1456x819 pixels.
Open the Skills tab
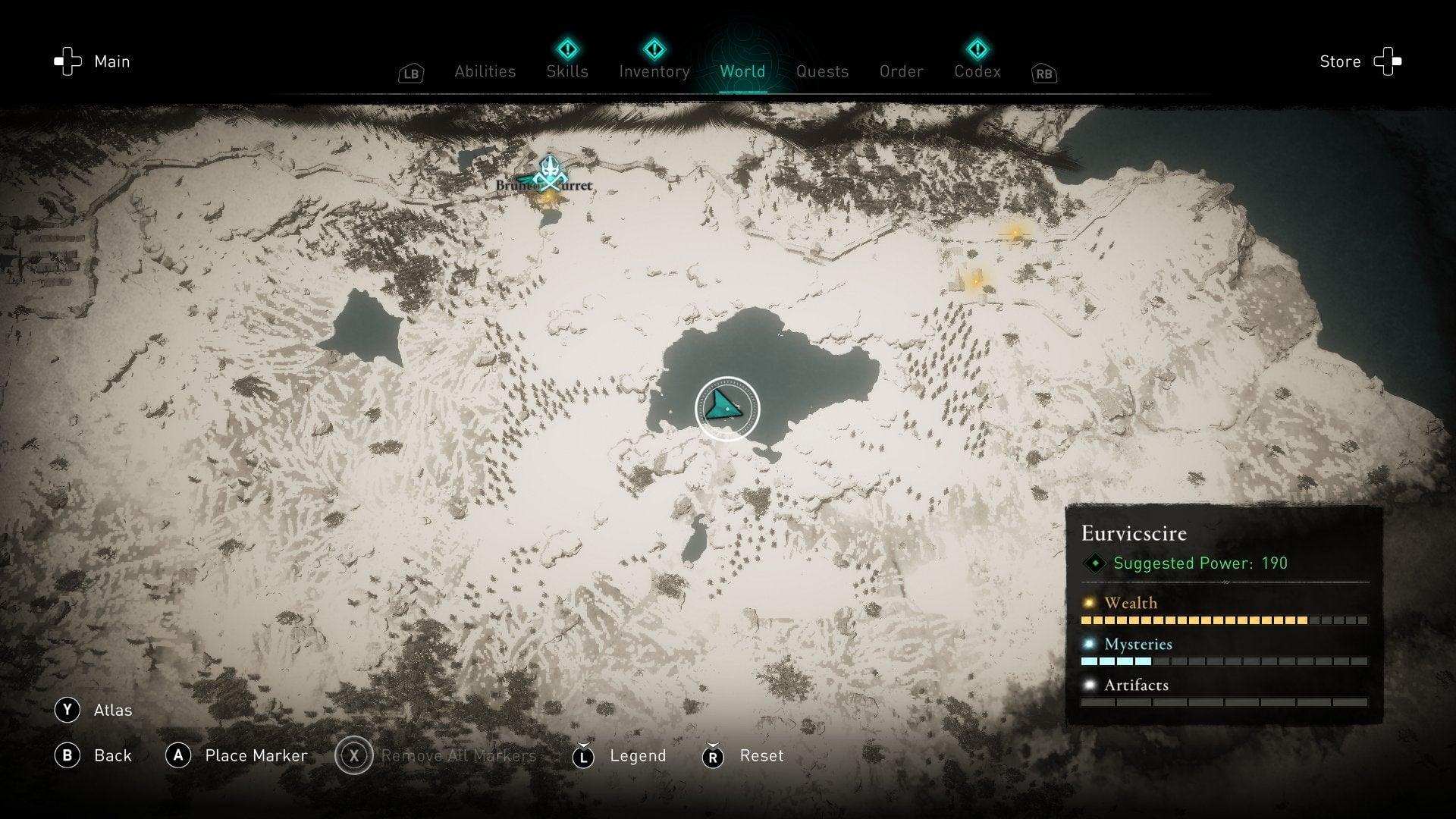[567, 71]
